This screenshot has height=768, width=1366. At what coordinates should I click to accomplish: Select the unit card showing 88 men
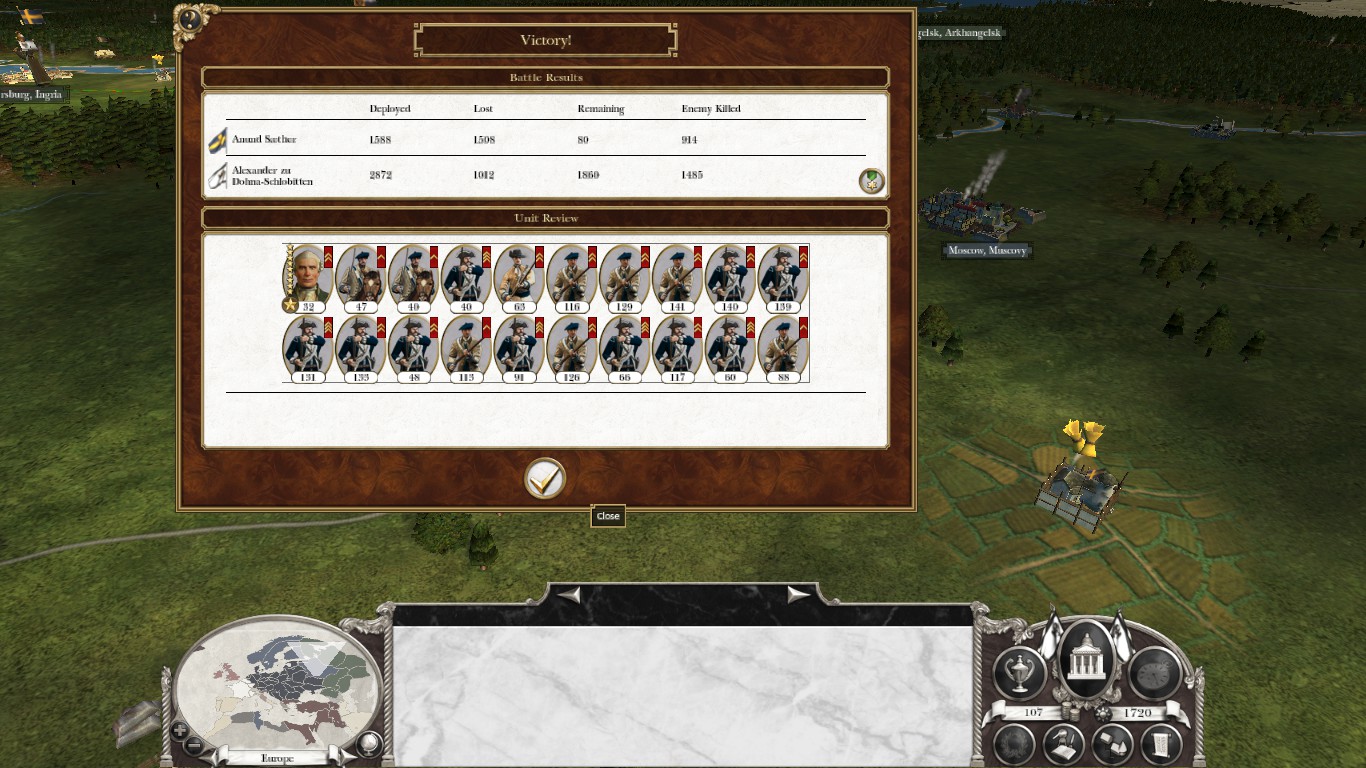783,350
